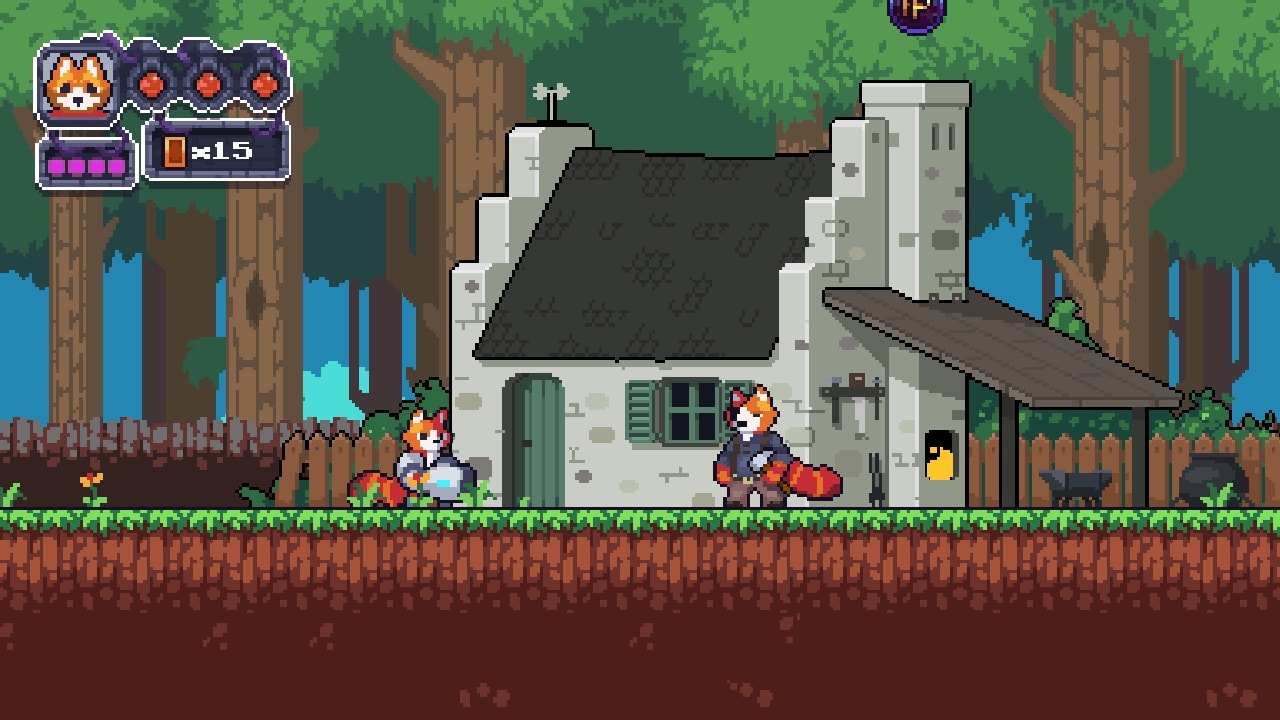Viewport: 1280px width, 720px height.
Task: Click the rightmost red health orb
Action: pyautogui.click(x=263, y=84)
